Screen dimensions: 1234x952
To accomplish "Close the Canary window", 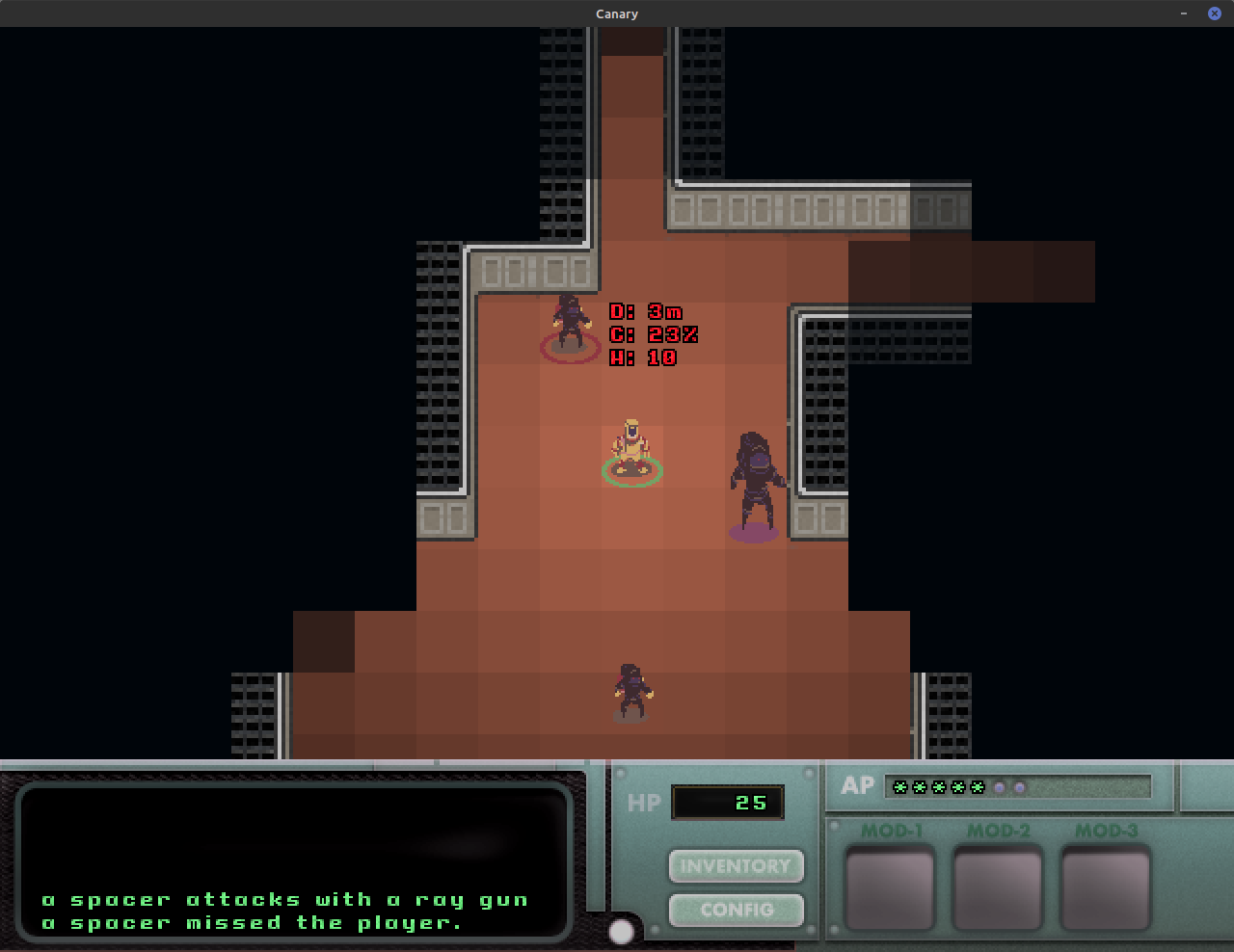I will click(1215, 13).
